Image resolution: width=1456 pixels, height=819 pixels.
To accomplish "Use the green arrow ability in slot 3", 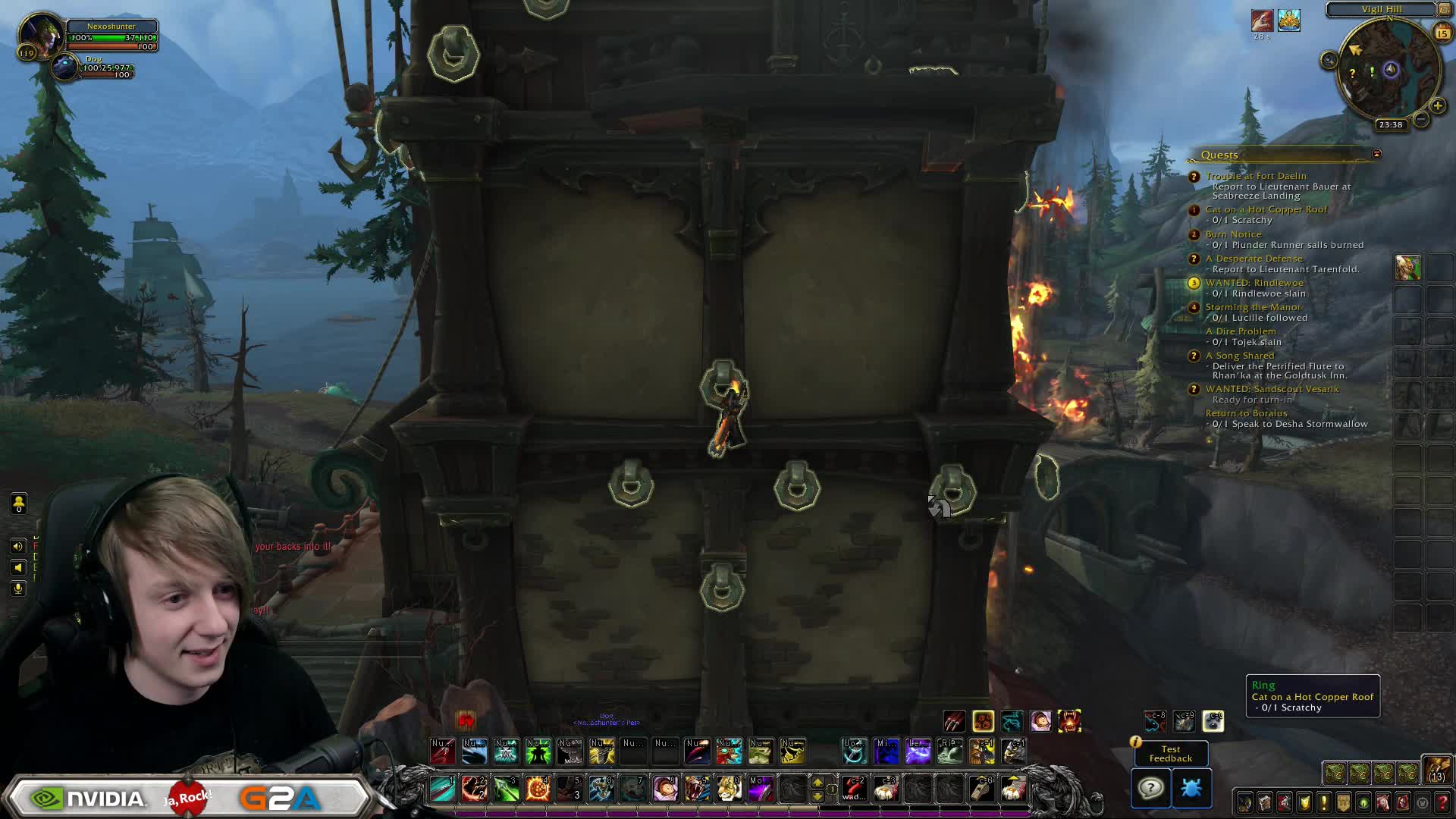I will pyautogui.click(x=506, y=789).
